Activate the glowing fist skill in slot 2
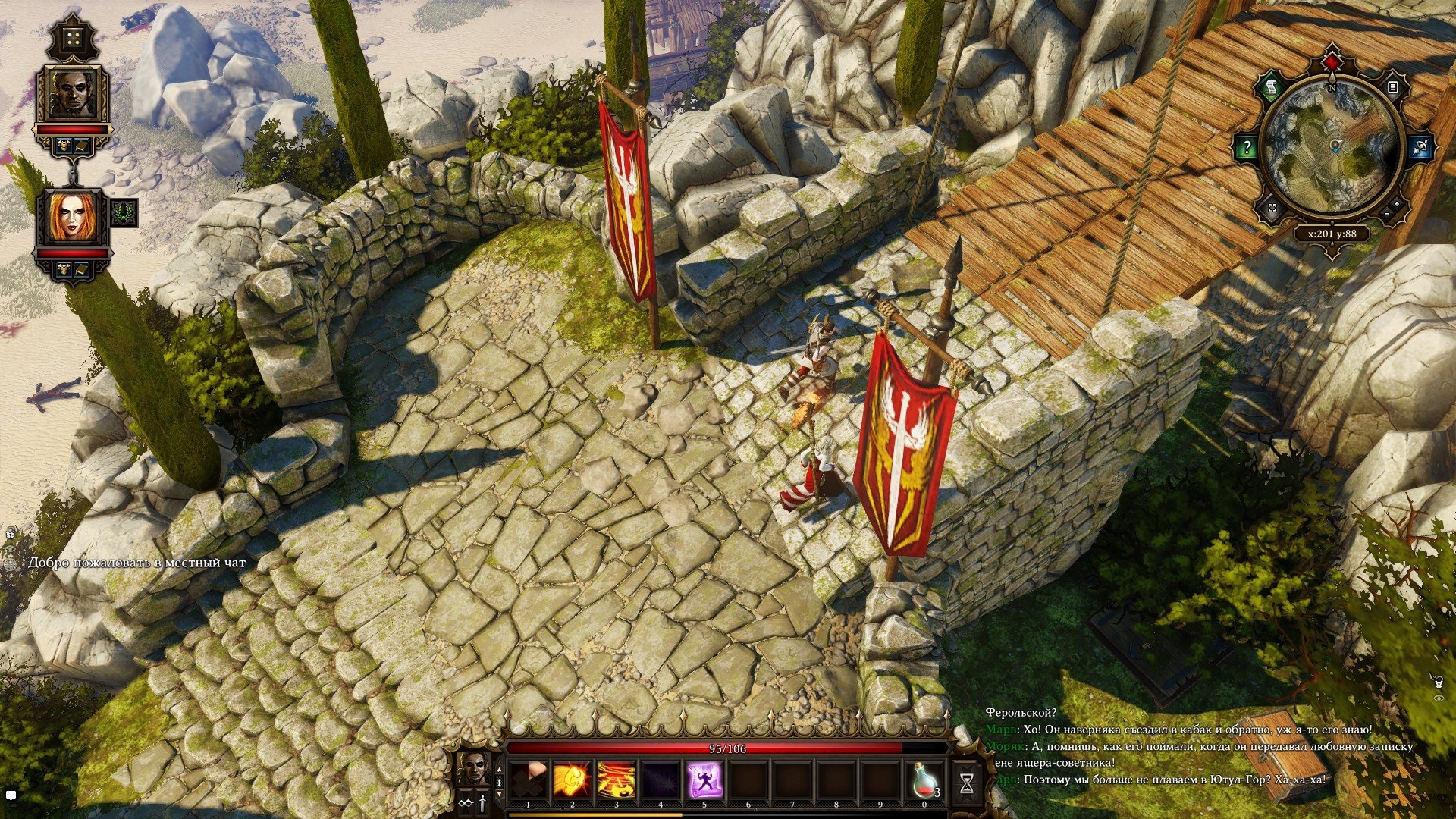This screenshot has height=819, width=1456. (572, 780)
